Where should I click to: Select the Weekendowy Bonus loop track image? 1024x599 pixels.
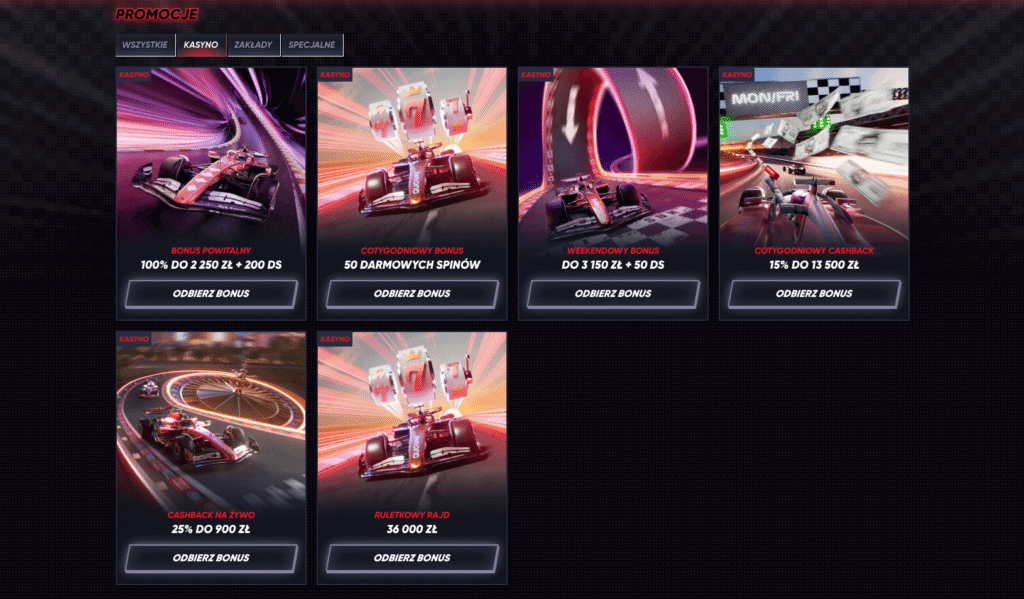pyautogui.click(x=613, y=155)
